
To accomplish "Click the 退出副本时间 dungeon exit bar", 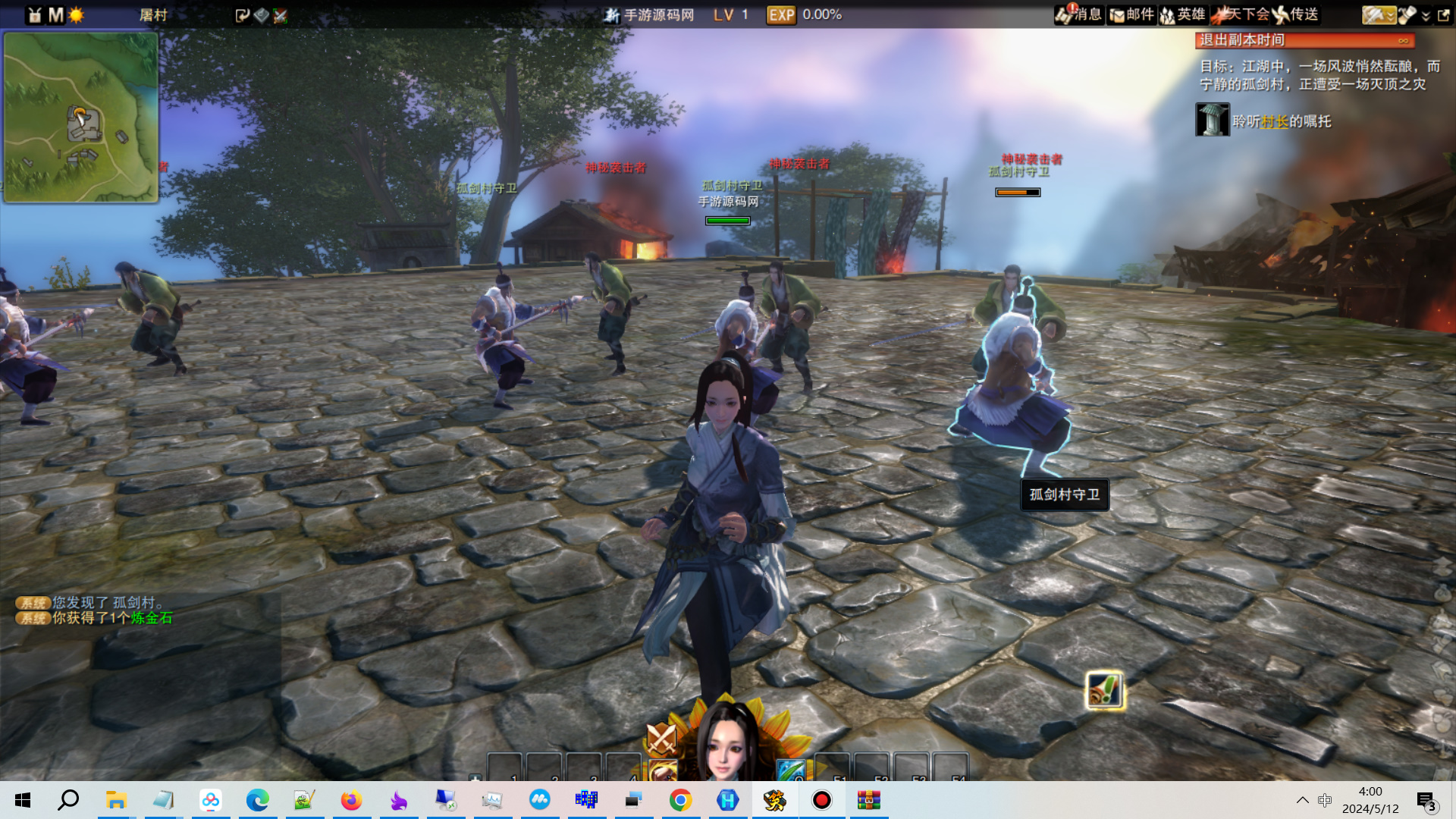I will coord(1304,40).
